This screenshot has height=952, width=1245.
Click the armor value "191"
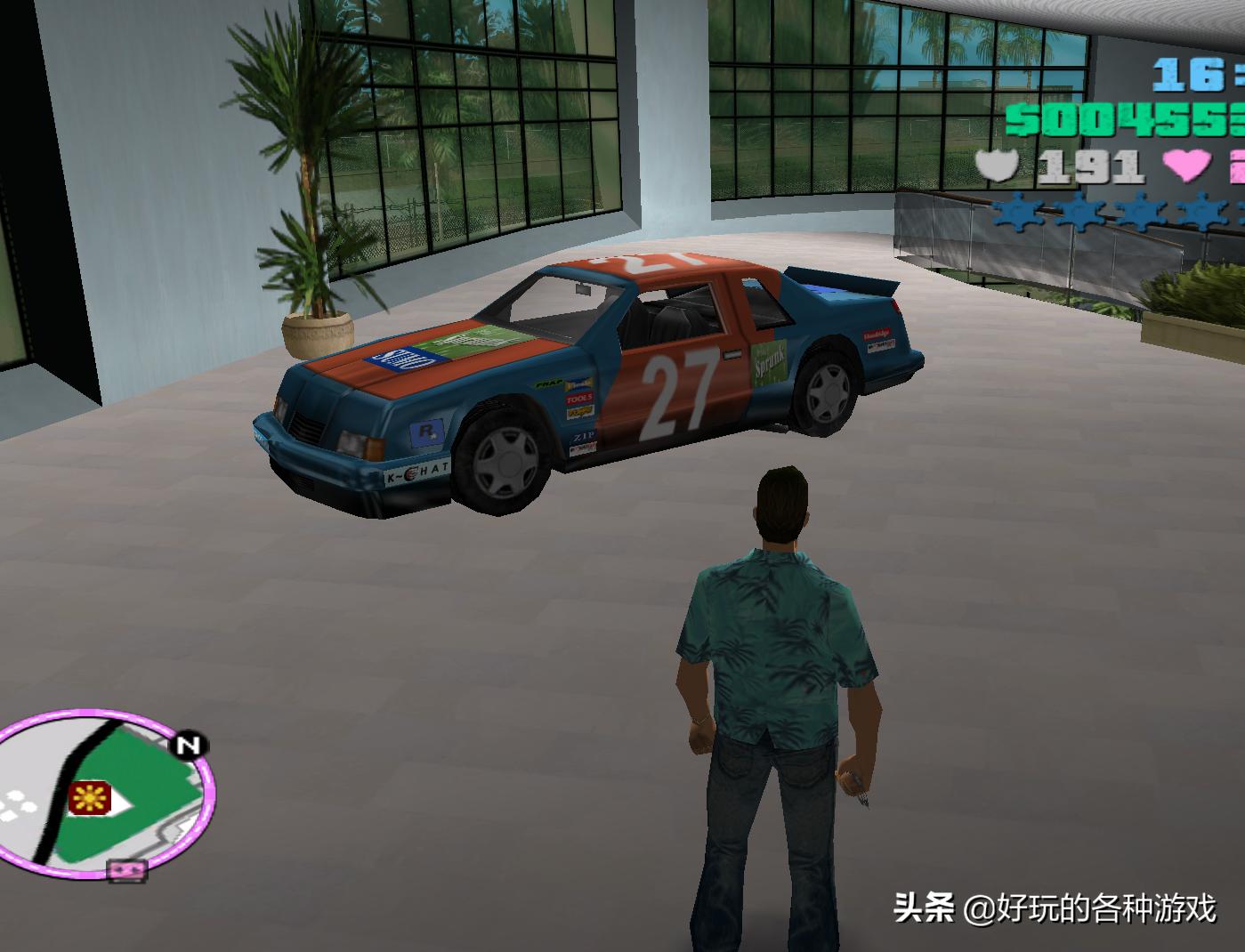coord(1090,165)
